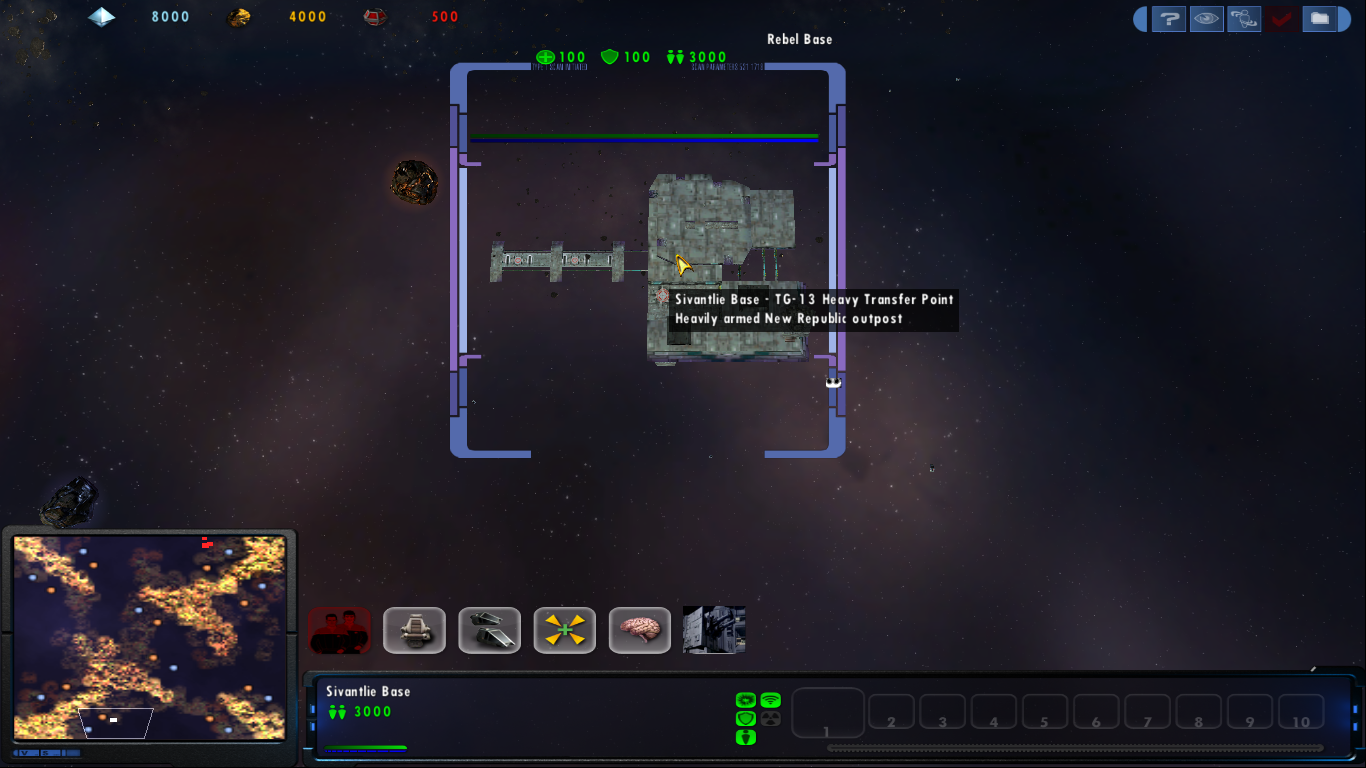Select the station structure thumbnail
The image size is (1366, 768).
(x=714, y=630)
